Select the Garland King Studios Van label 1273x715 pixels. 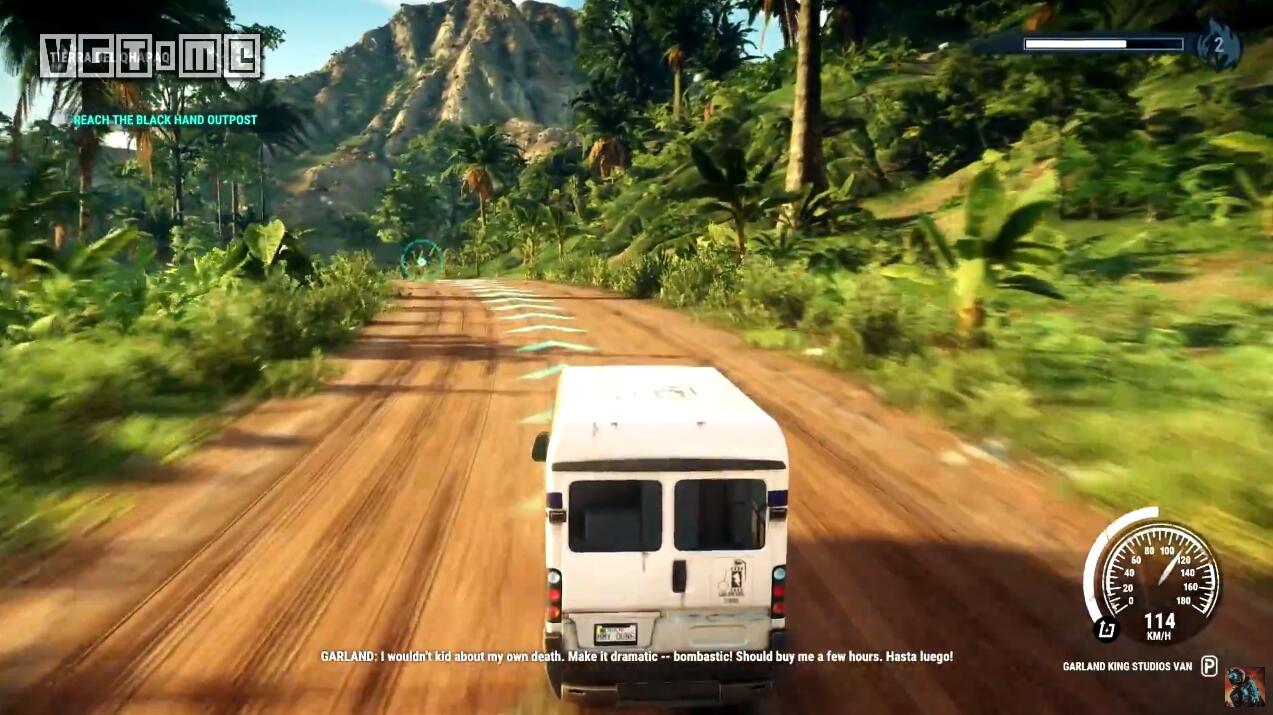(1127, 666)
